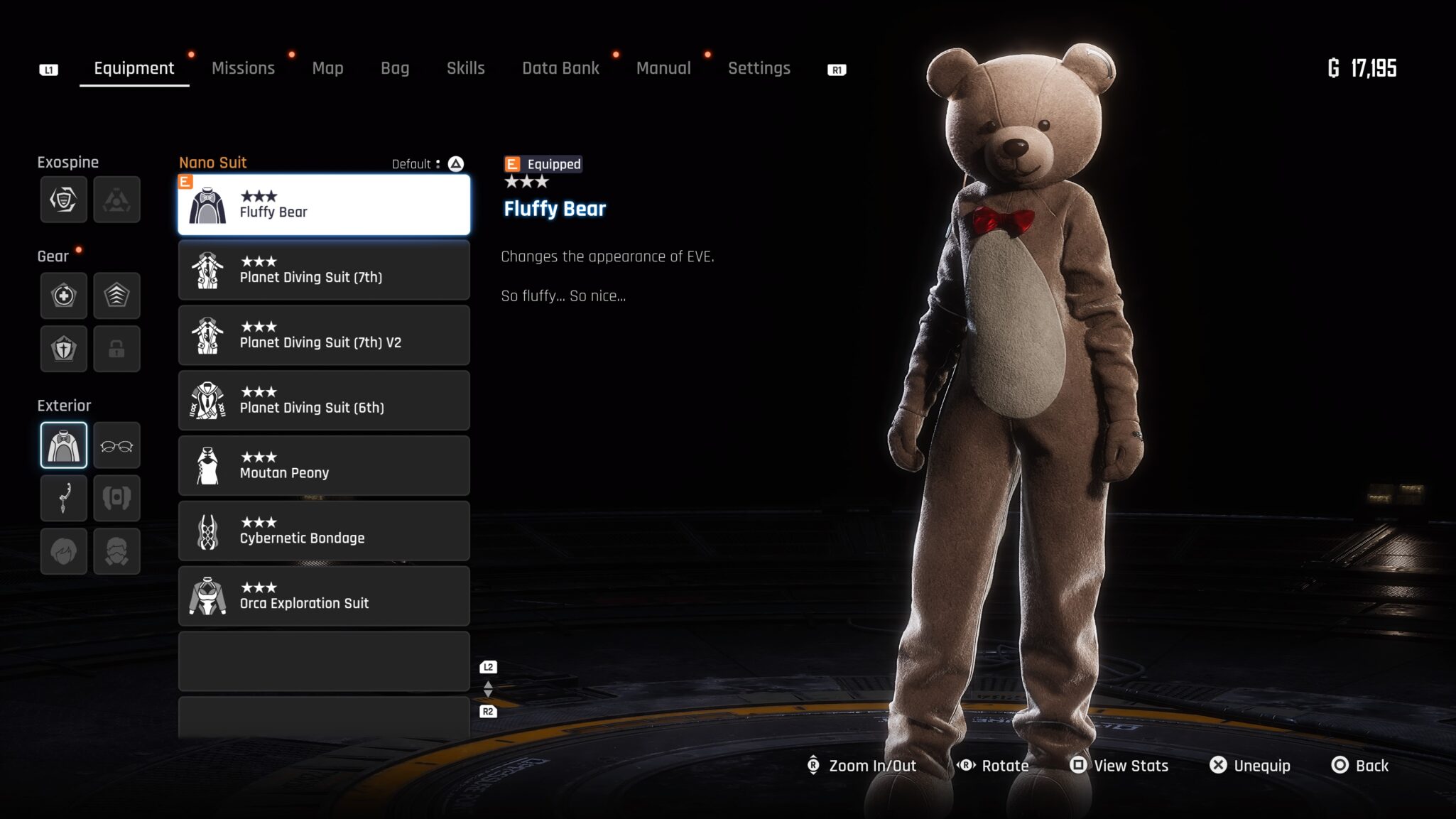The height and width of the screenshot is (819, 1456).
Task: Select the hairstyle exterior slot
Action: 64,551
